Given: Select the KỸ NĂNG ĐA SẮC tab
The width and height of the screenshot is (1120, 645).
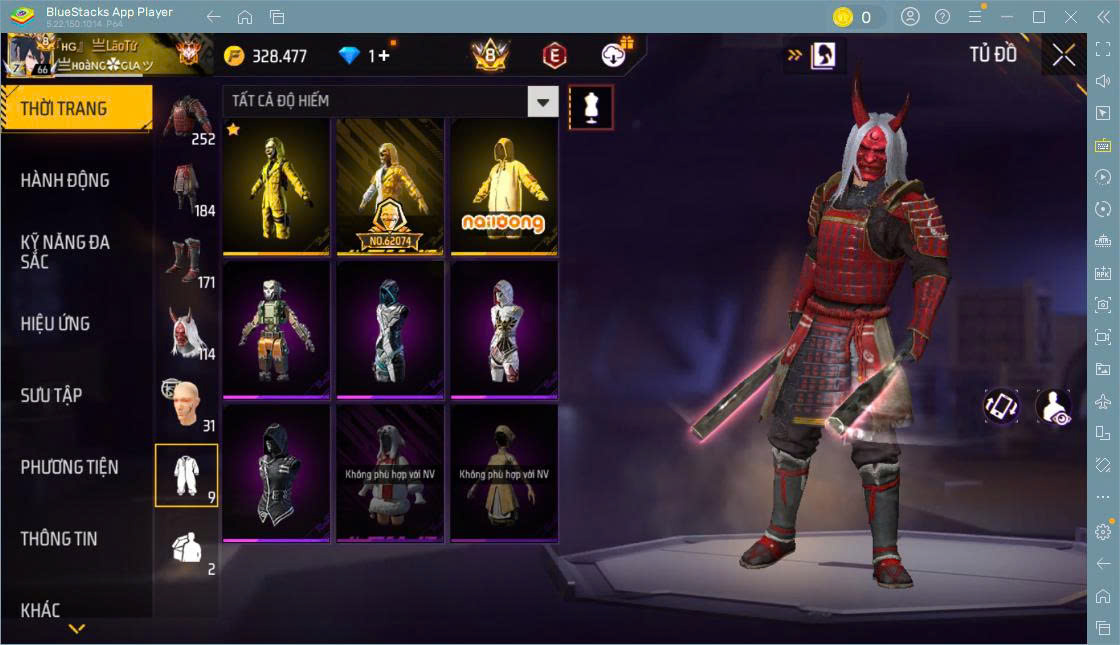Looking at the screenshot, I should 65,251.
